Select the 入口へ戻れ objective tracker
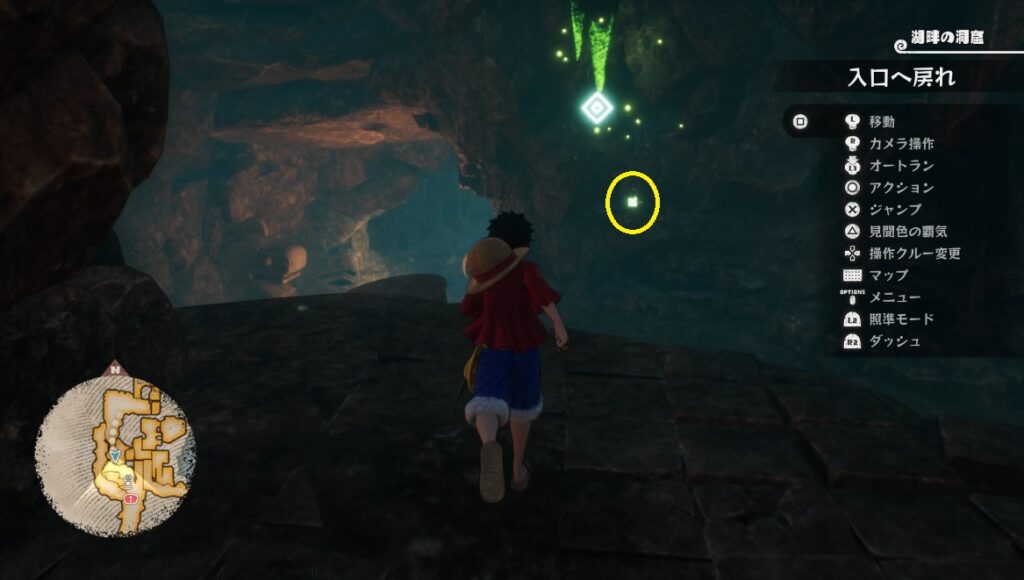This screenshot has height=580, width=1024. pyautogui.click(x=901, y=77)
